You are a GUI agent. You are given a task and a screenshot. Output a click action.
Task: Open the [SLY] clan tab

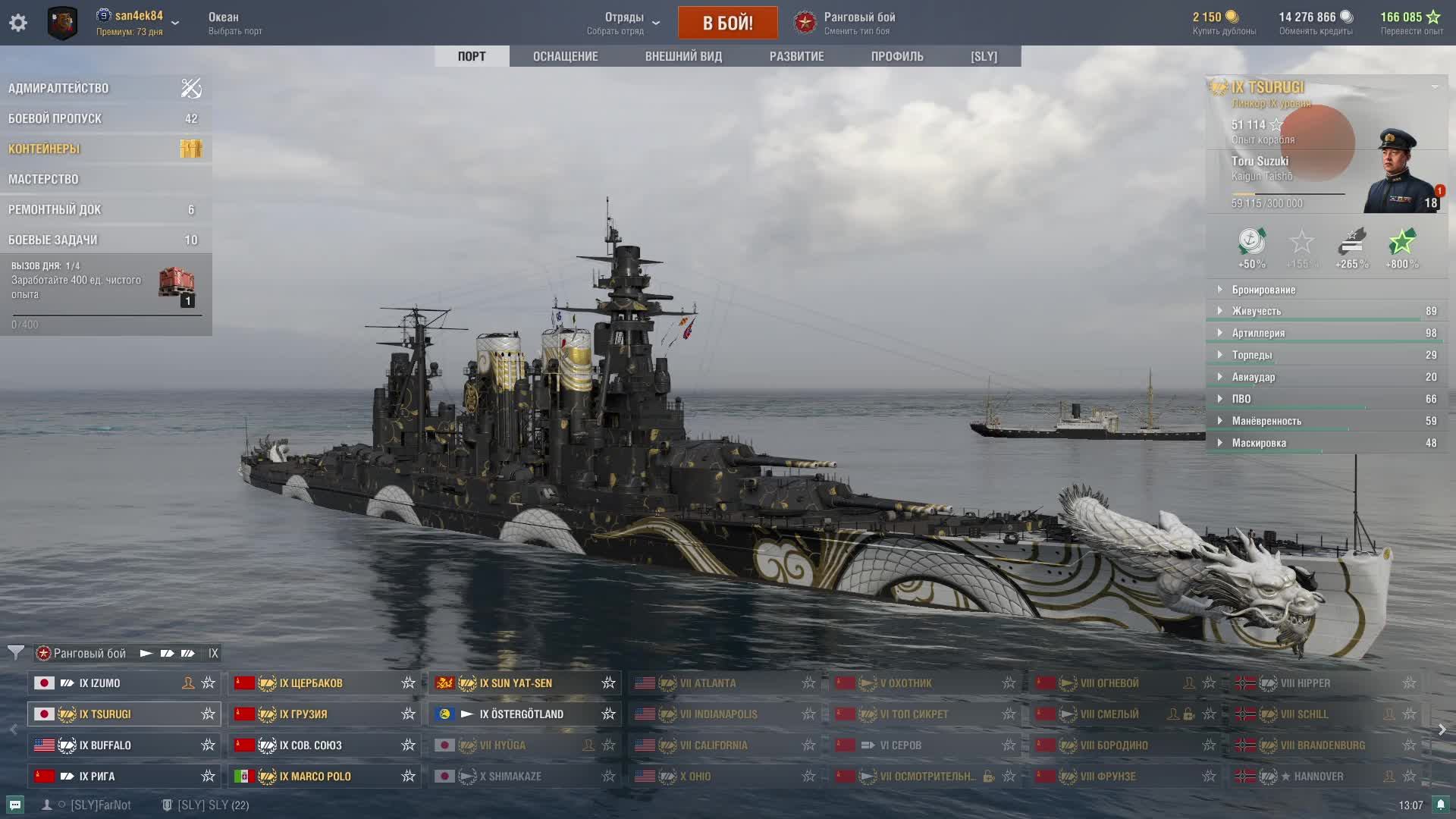click(x=984, y=56)
